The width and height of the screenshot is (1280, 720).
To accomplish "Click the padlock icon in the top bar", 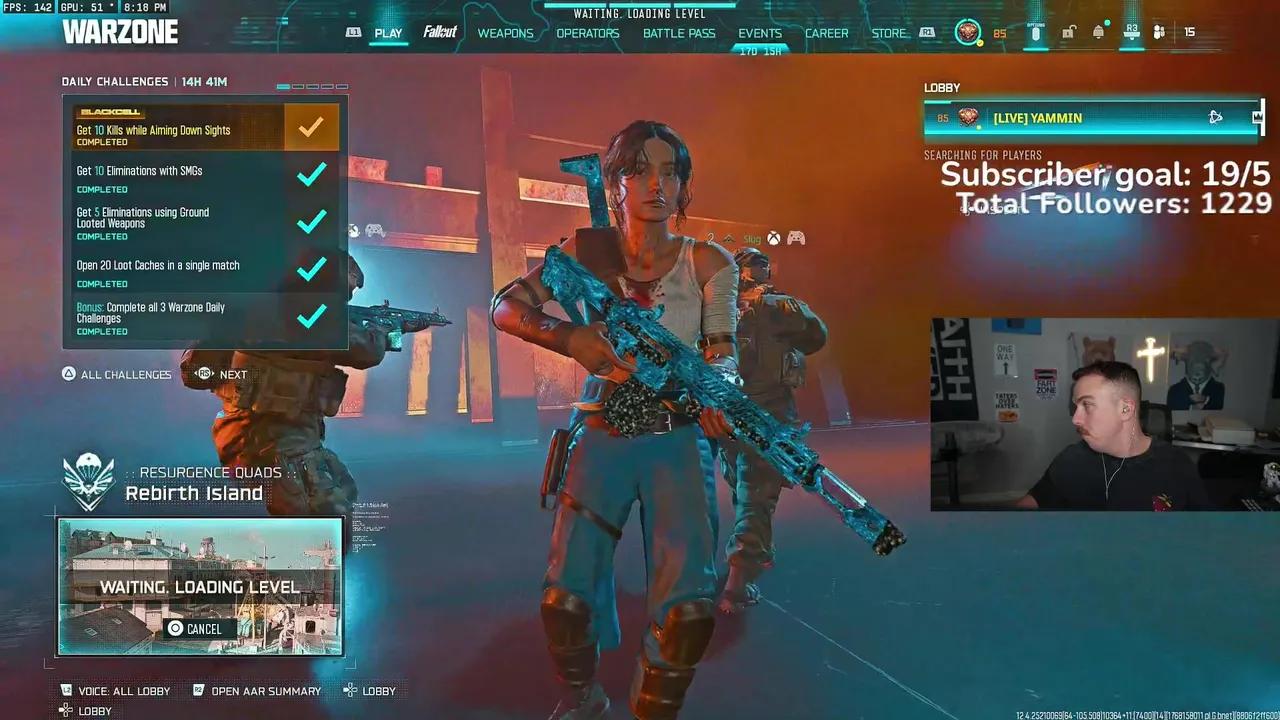I will 1067,32.
